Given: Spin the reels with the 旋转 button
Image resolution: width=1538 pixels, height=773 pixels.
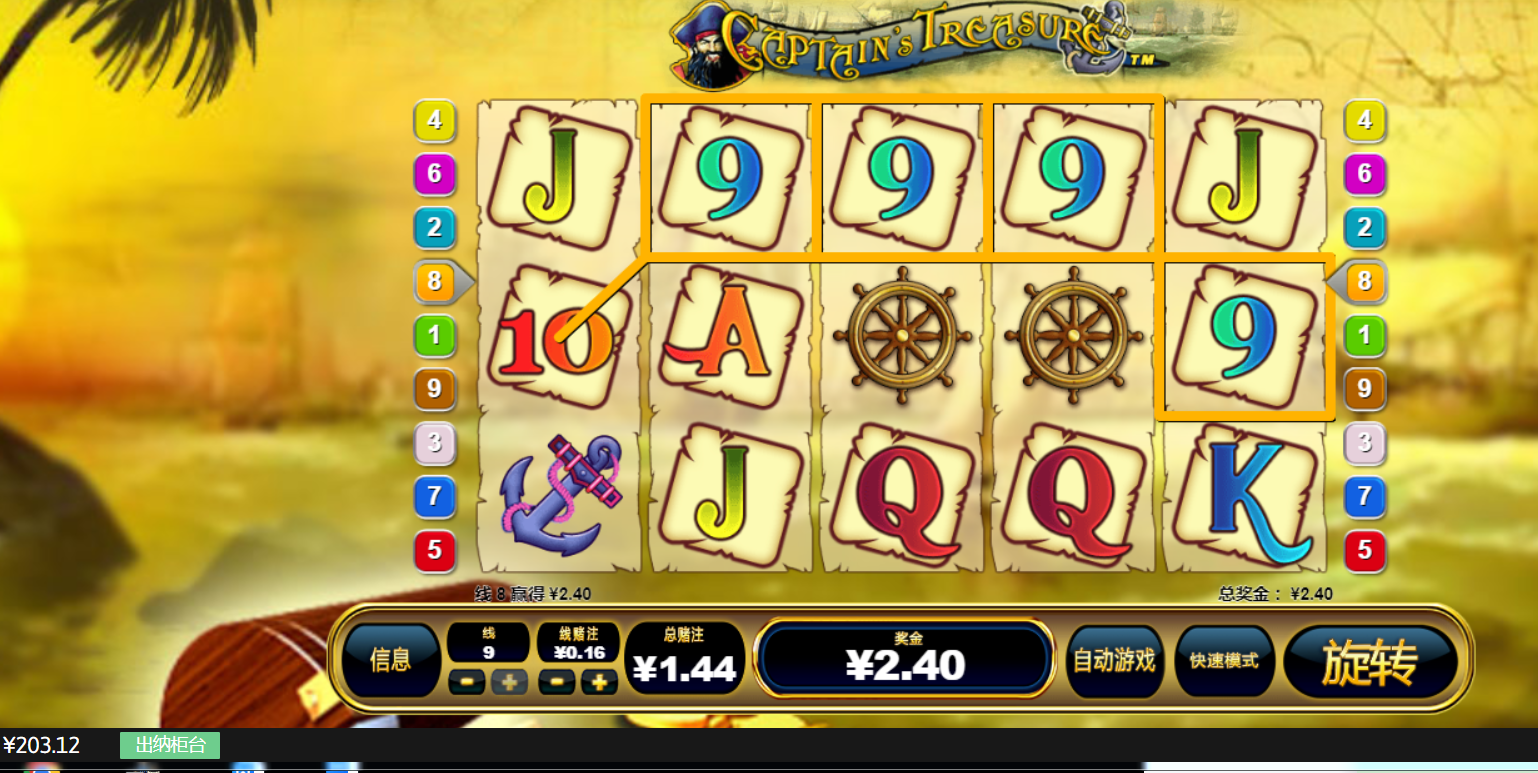Looking at the screenshot, I should click(1369, 661).
